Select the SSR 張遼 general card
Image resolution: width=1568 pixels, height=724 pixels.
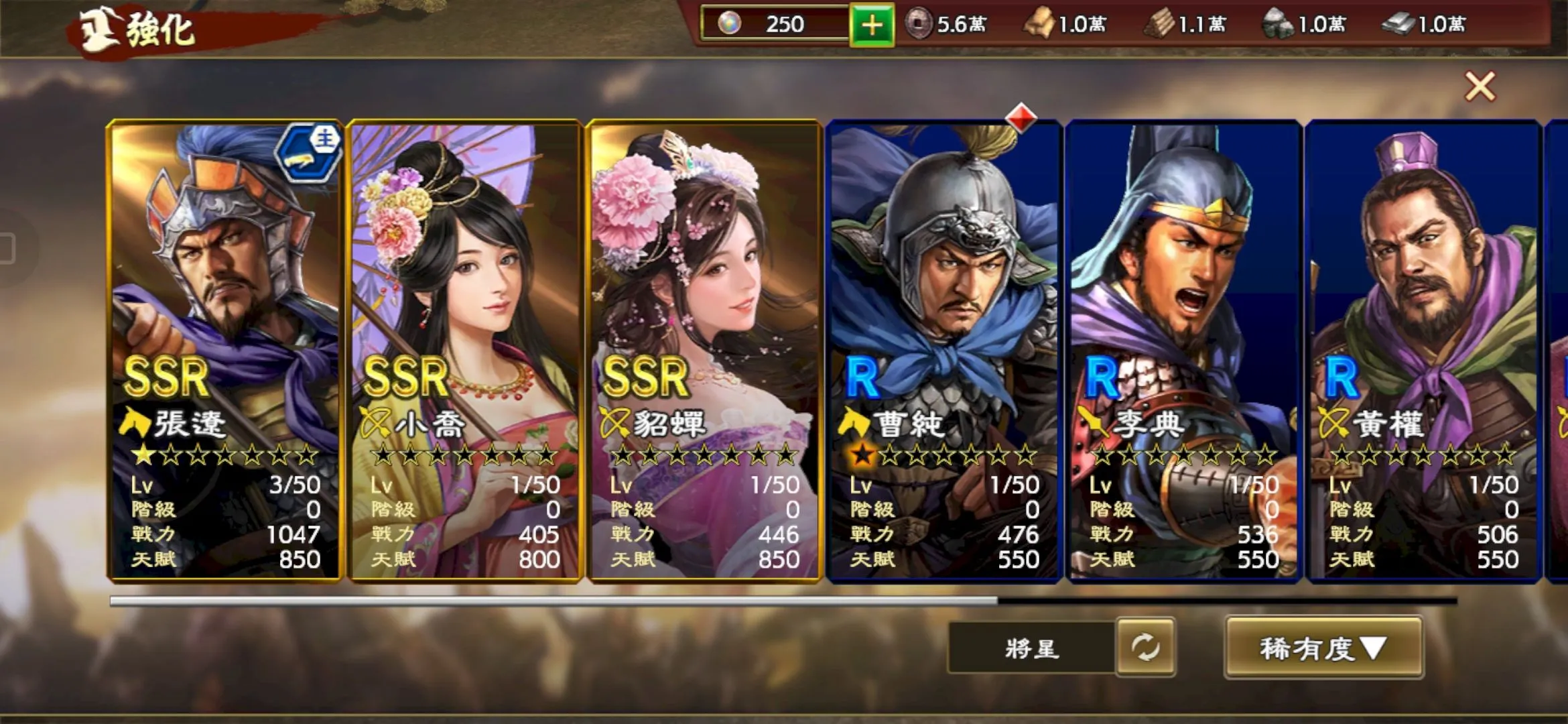(x=224, y=350)
